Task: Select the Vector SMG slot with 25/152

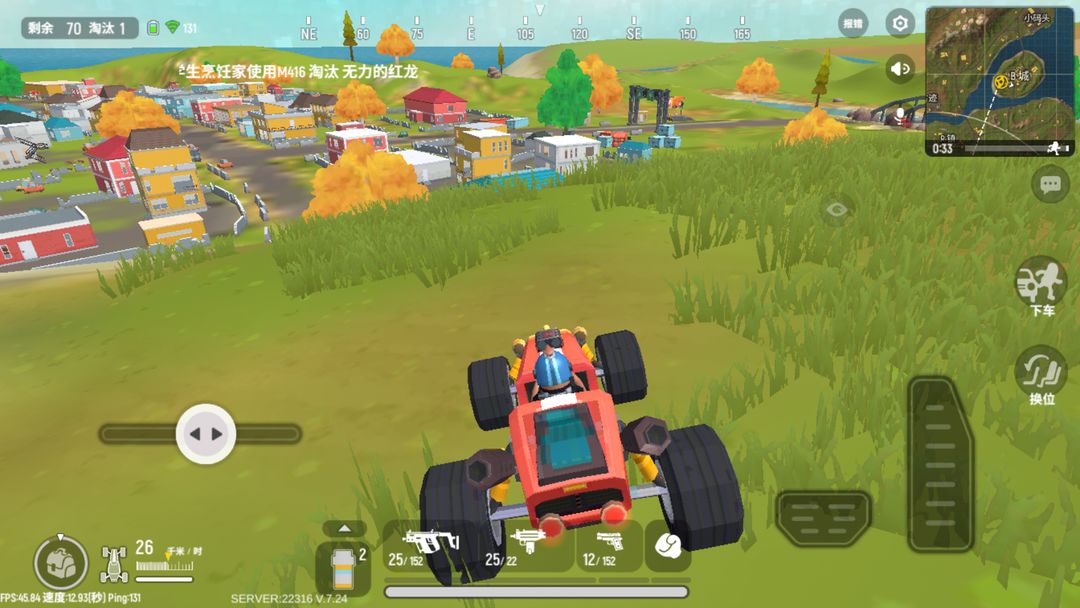Action: 428,547
